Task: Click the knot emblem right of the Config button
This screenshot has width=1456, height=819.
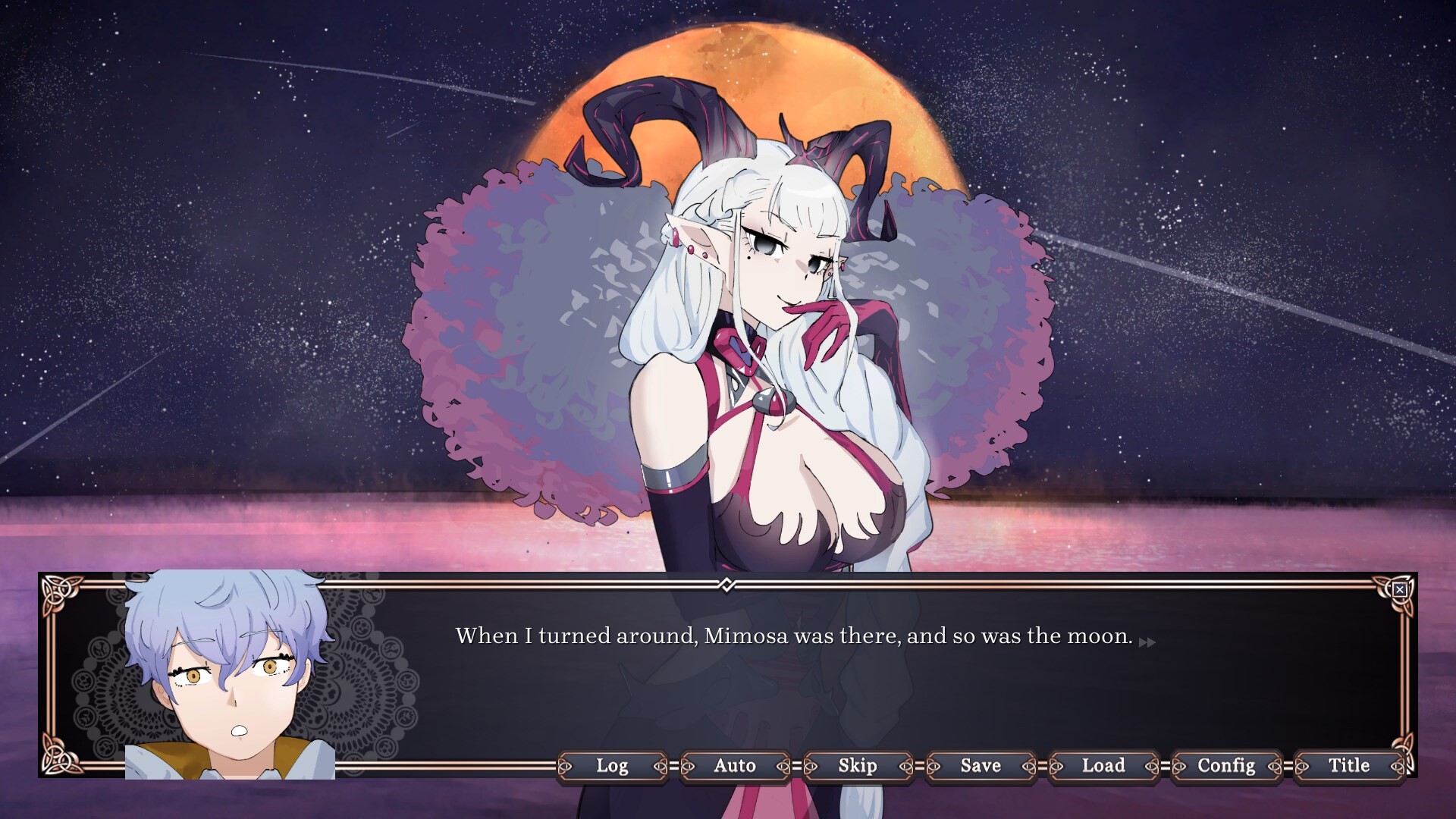Action: click(1274, 766)
